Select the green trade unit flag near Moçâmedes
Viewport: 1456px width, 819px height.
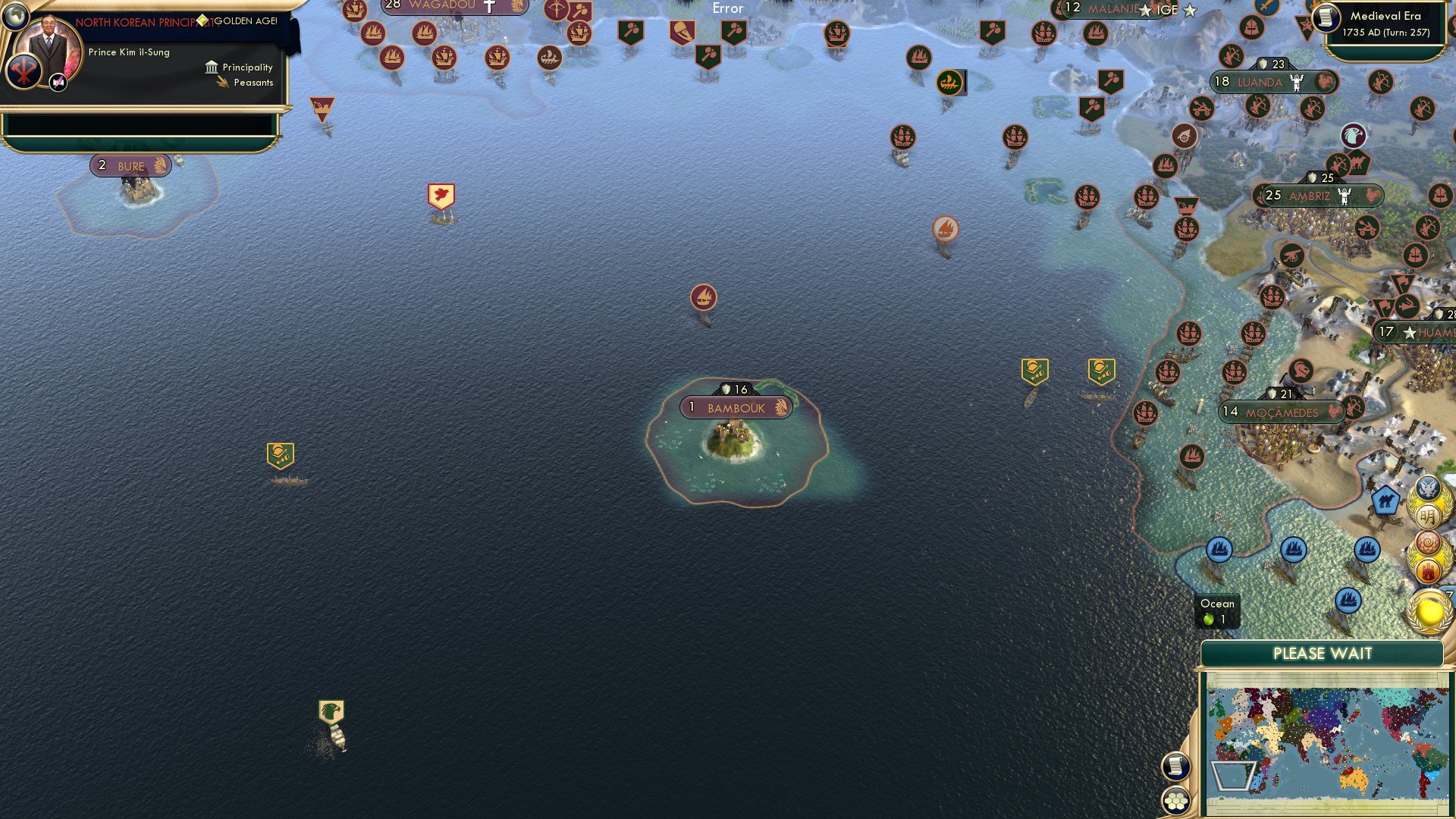[1100, 370]
